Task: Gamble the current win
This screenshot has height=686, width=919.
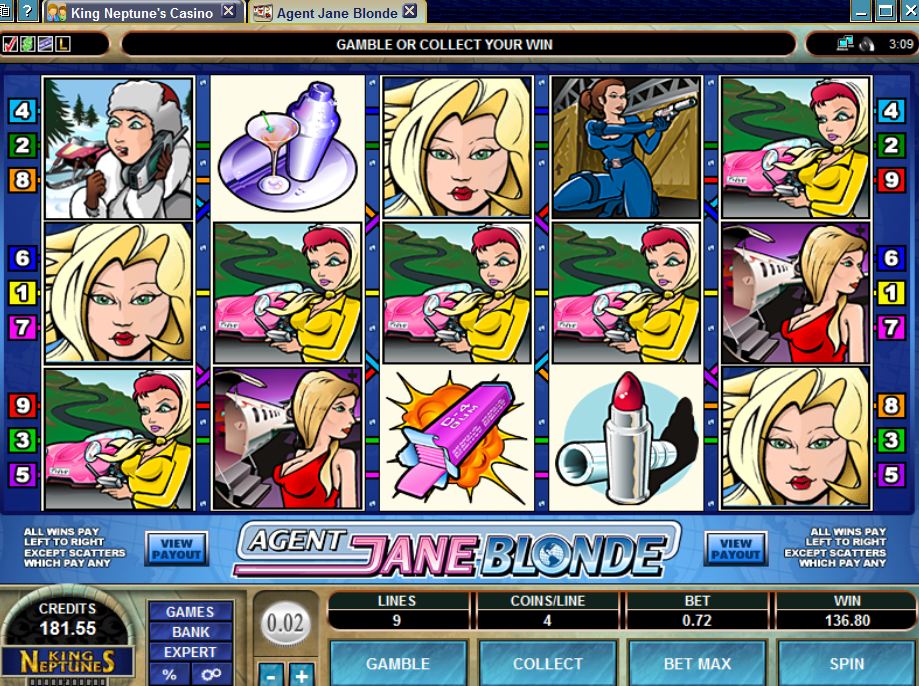Action: tap(398, 663)
